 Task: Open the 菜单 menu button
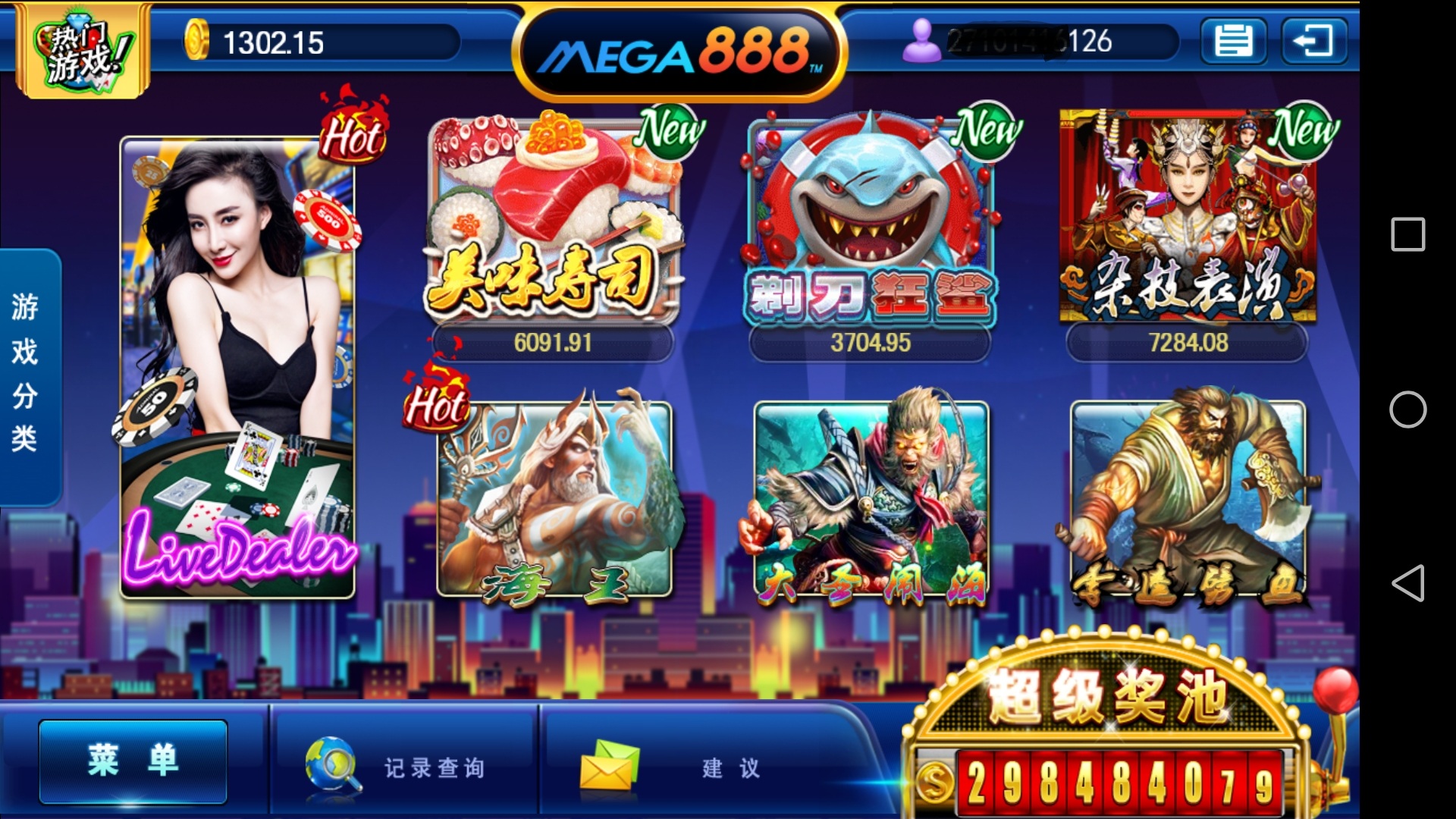pyautogui.click(x=133, y=761)
